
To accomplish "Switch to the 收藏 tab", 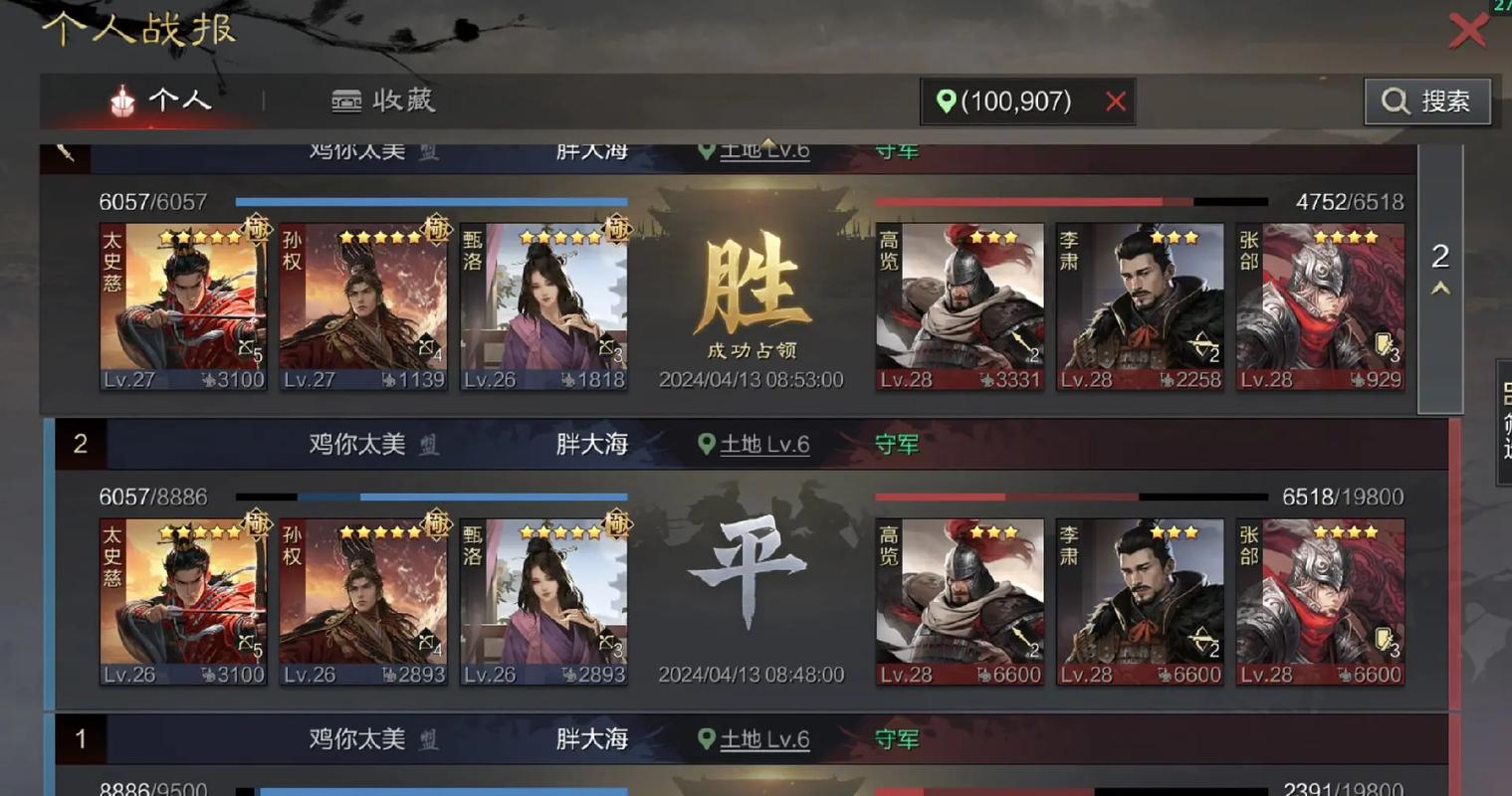I will click(384, 100).
